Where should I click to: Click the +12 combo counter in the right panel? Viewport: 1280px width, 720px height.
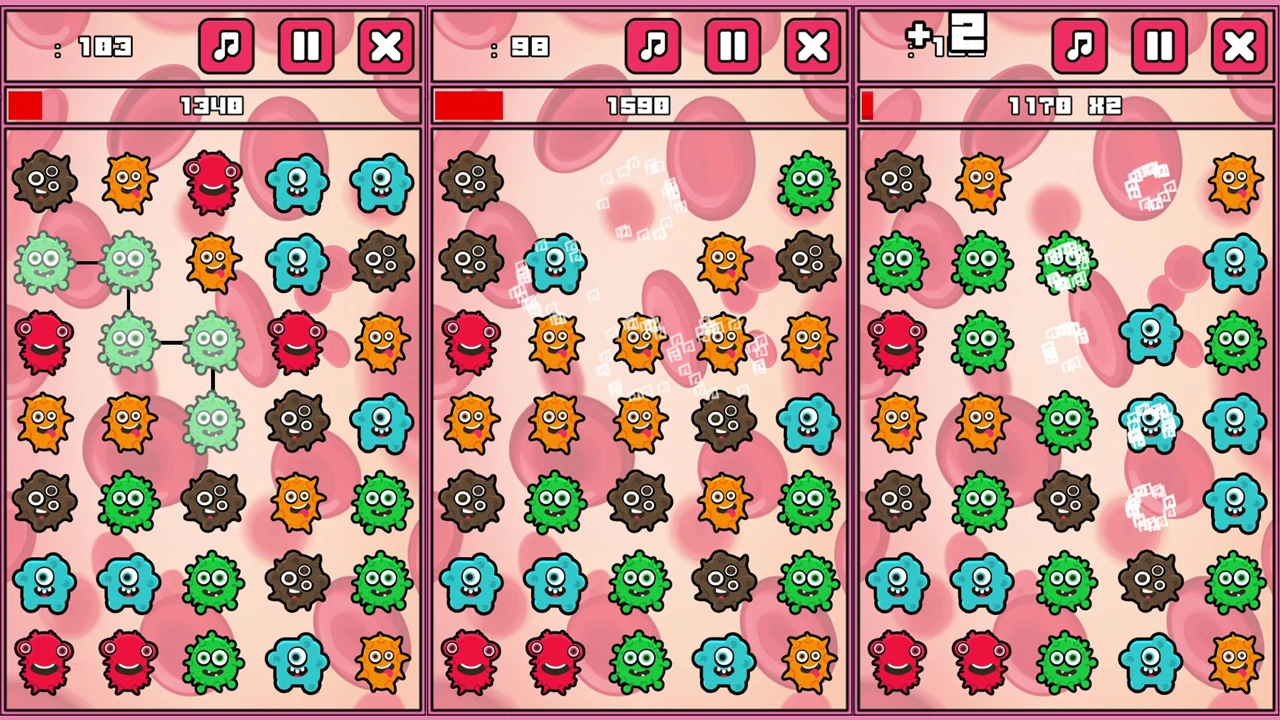[945, 40]
